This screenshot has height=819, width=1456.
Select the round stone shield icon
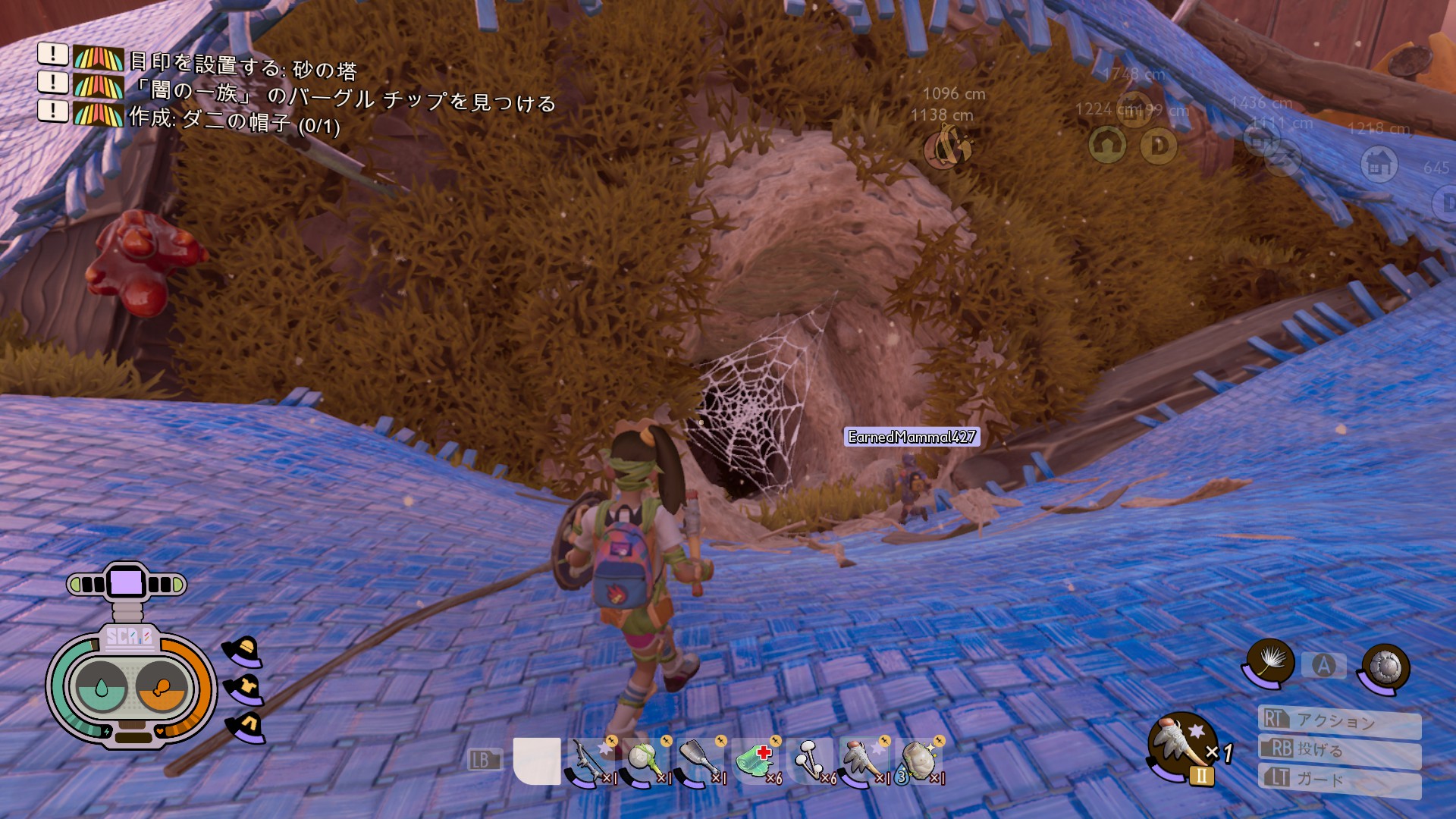click(1385, 668)
